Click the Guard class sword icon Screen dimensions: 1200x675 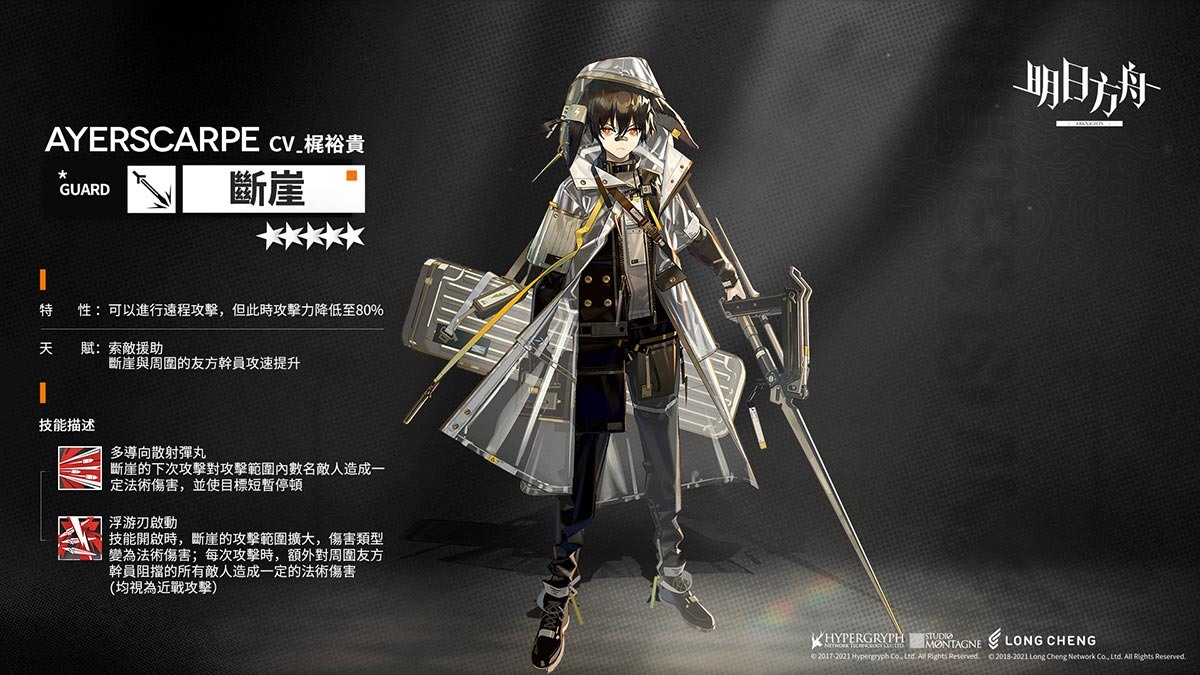tap(151, 190)
